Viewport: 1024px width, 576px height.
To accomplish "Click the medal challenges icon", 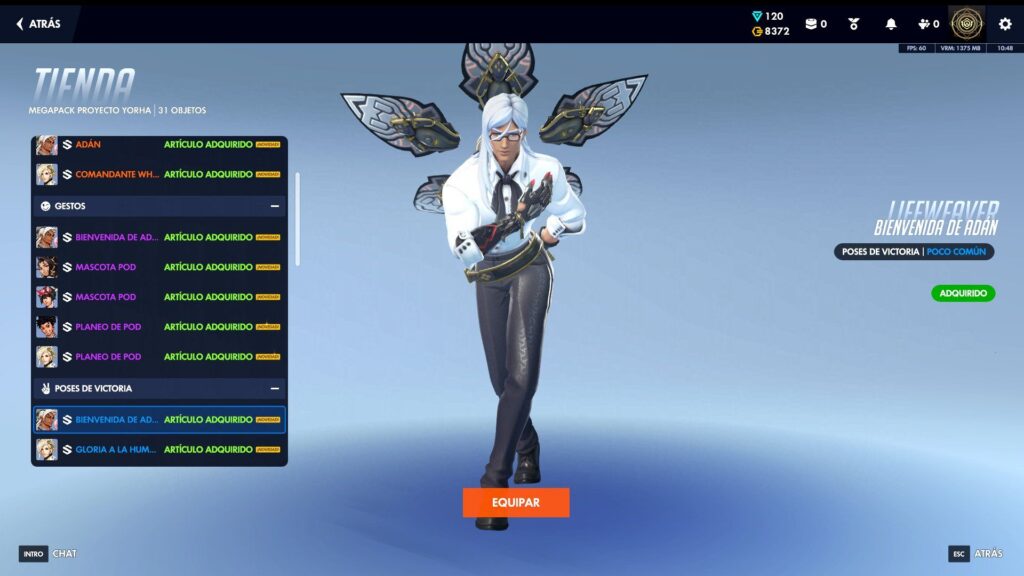I will click(854, 24).
